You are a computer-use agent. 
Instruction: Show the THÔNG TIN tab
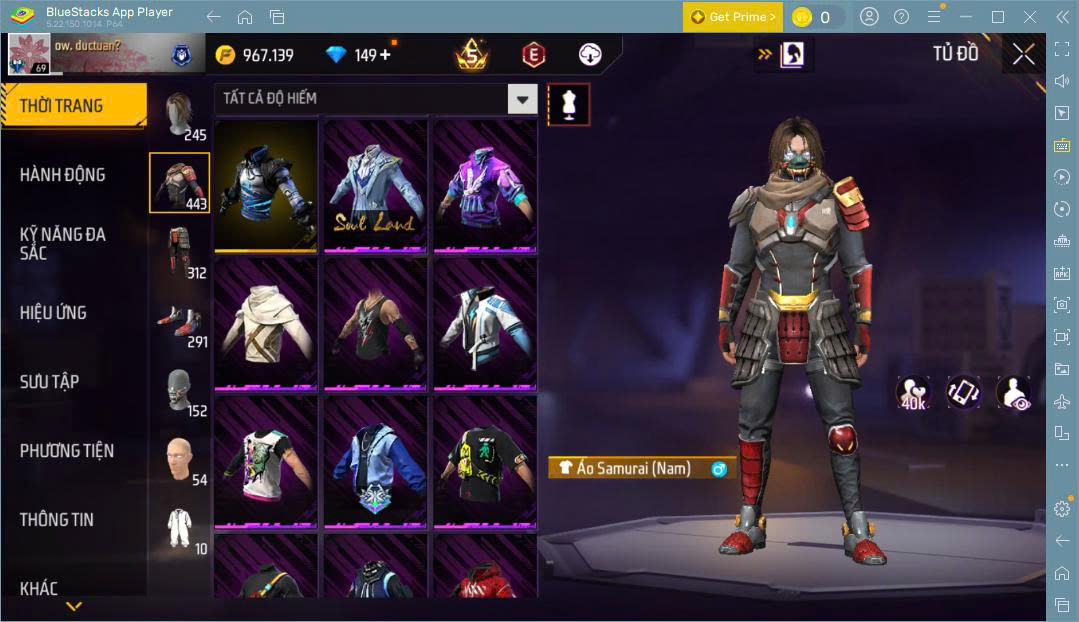[x=56, y=520]
